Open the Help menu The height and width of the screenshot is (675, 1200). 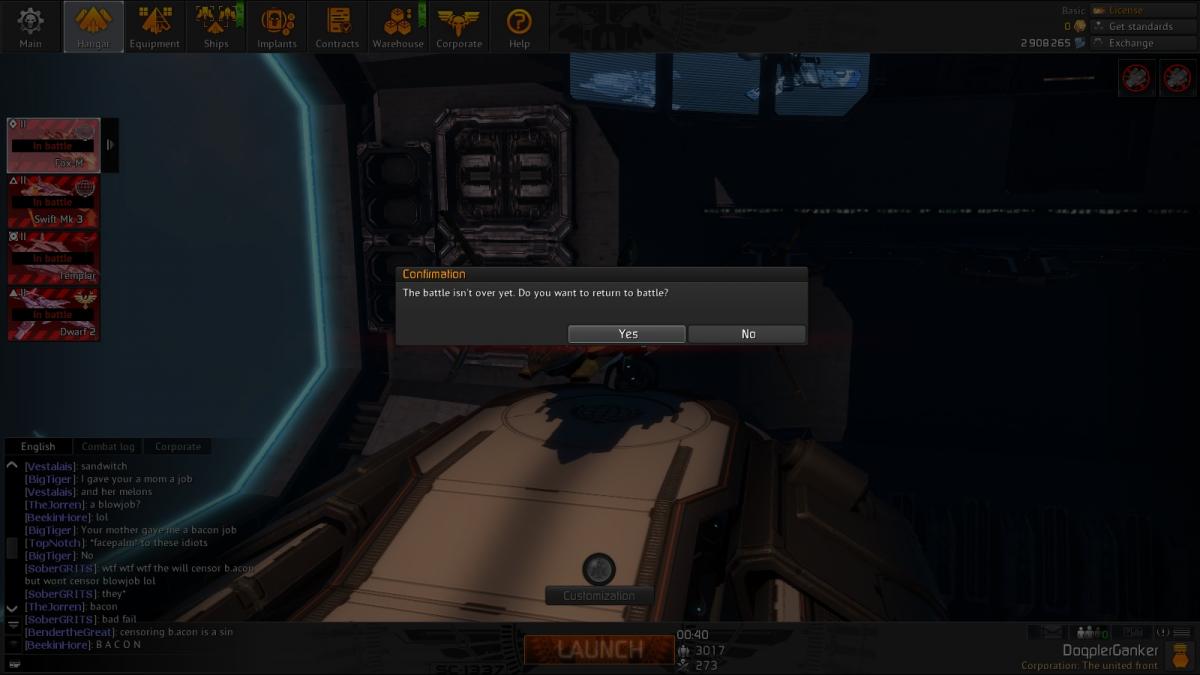tap(519, 27)
